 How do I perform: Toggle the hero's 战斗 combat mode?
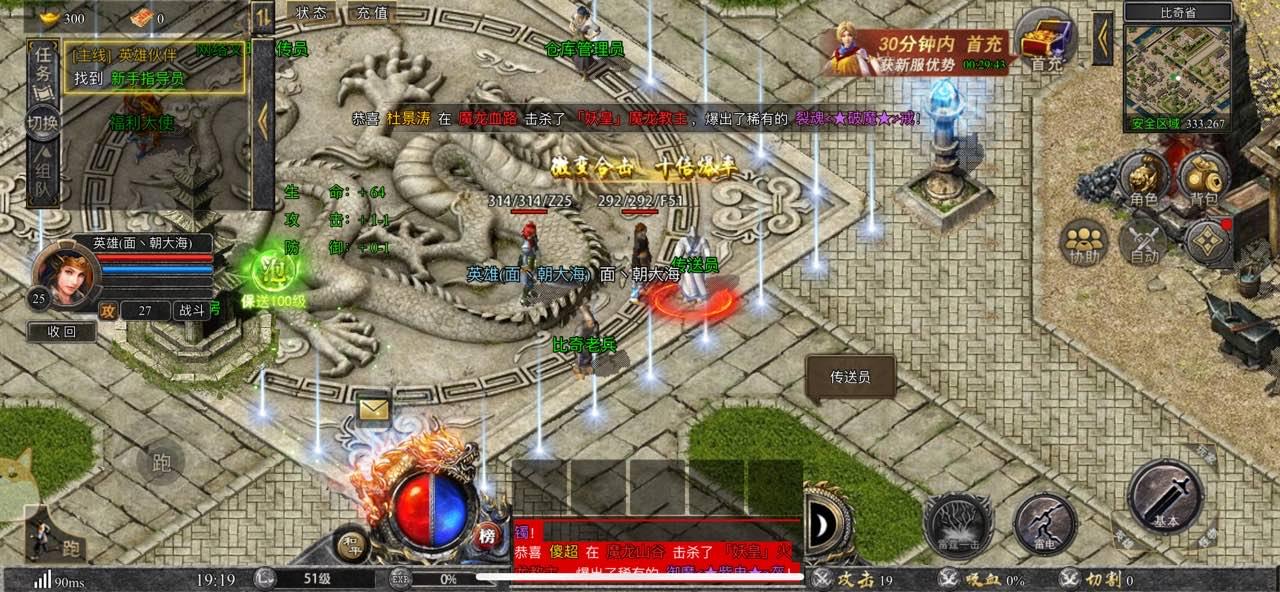click(x=191, y=311)
